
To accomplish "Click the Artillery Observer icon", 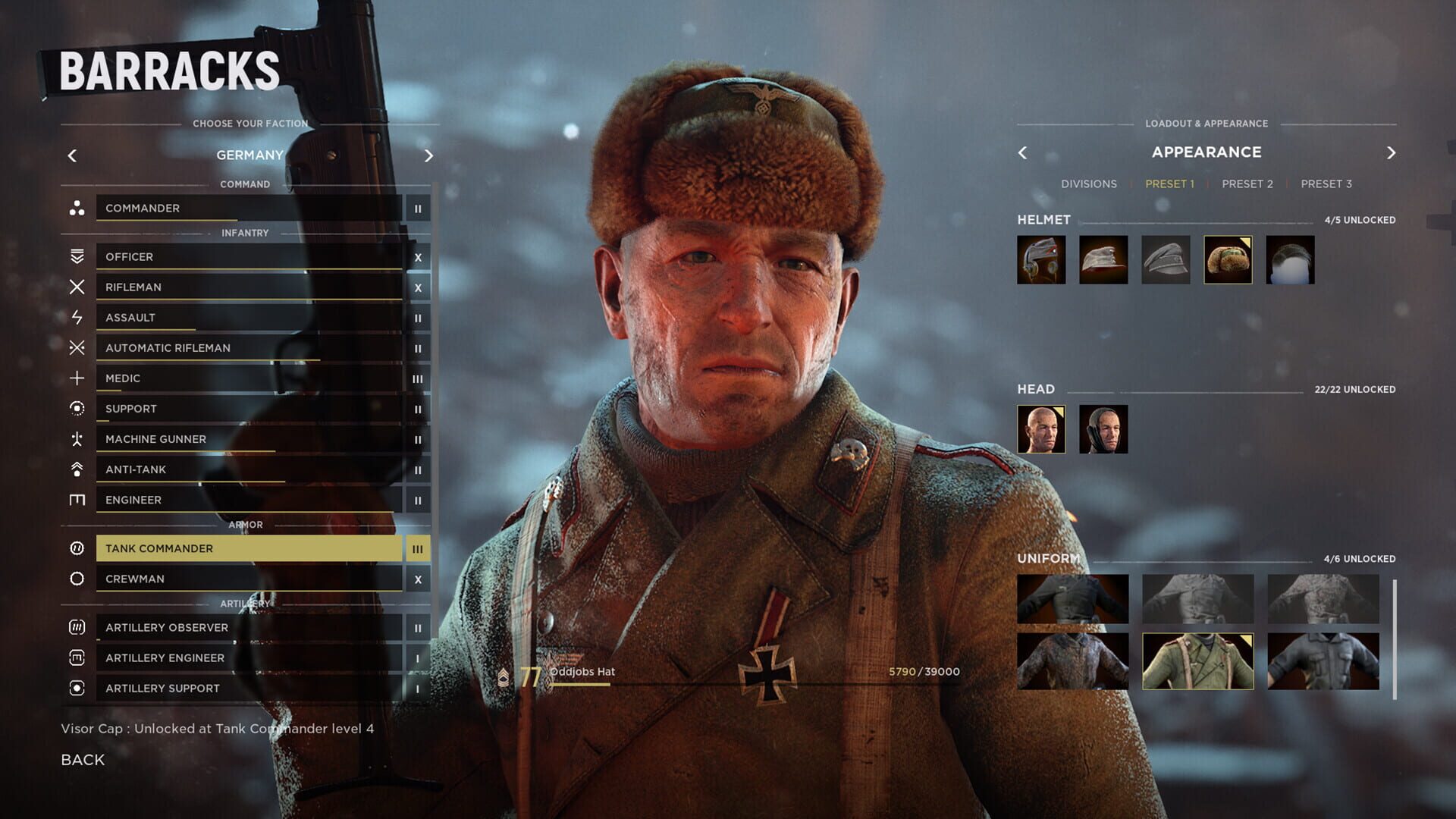I will (76, 627).
